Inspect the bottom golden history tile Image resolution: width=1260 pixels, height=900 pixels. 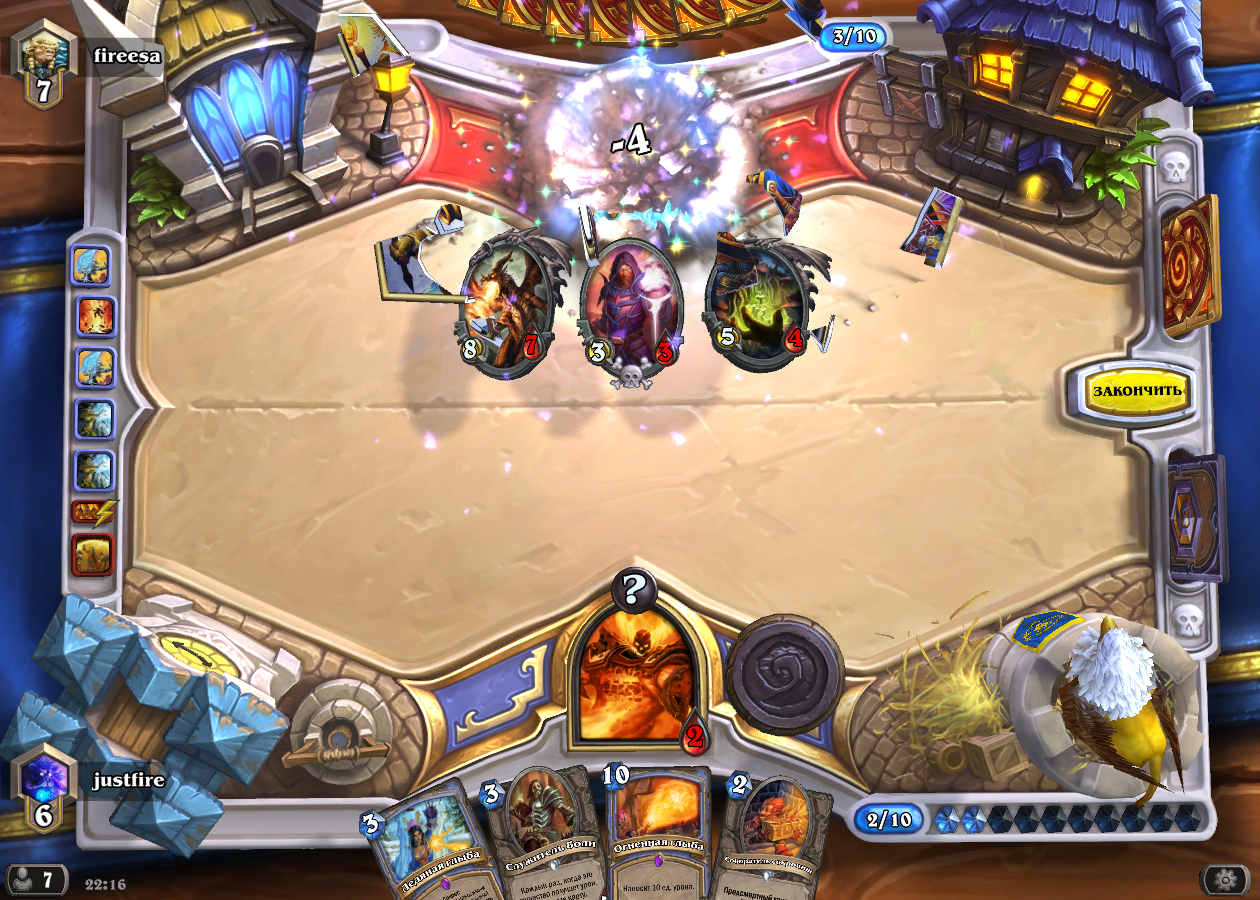coord(93,555)
